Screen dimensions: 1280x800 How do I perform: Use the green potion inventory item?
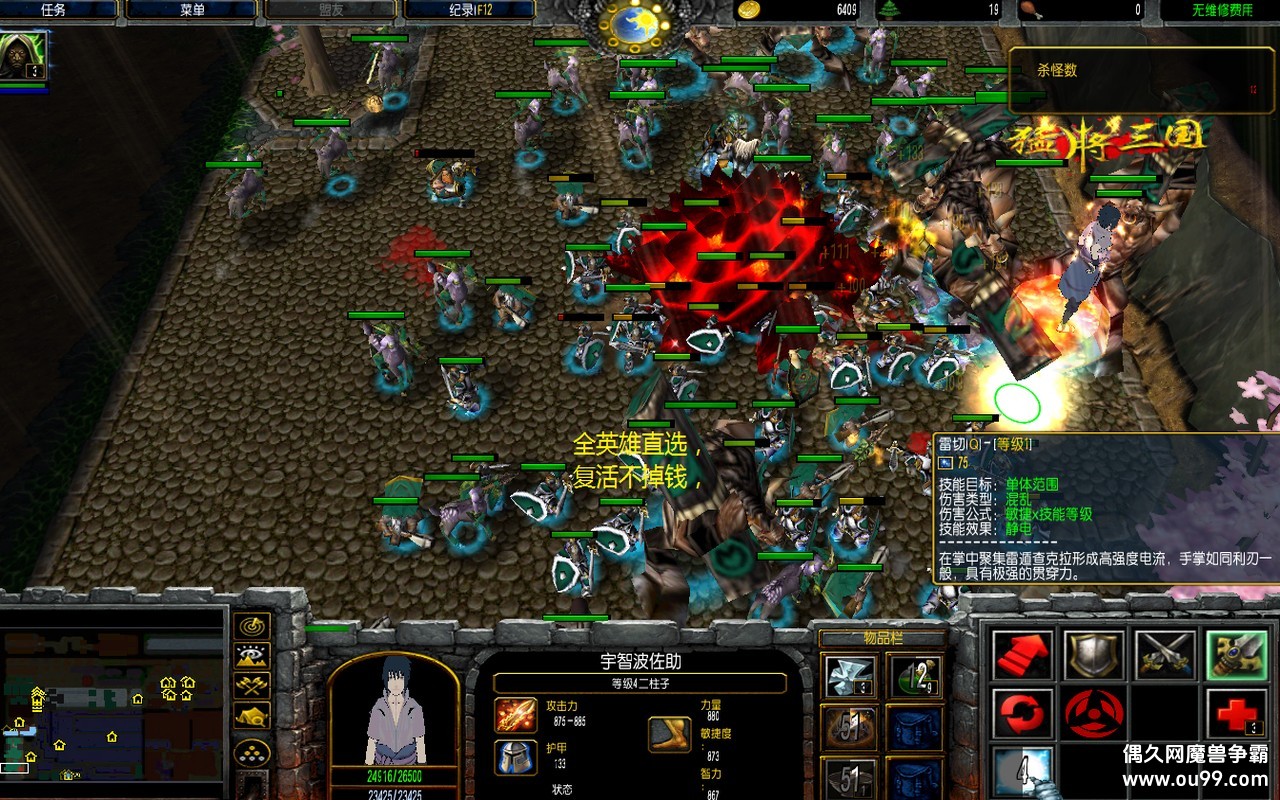(914, 677)
